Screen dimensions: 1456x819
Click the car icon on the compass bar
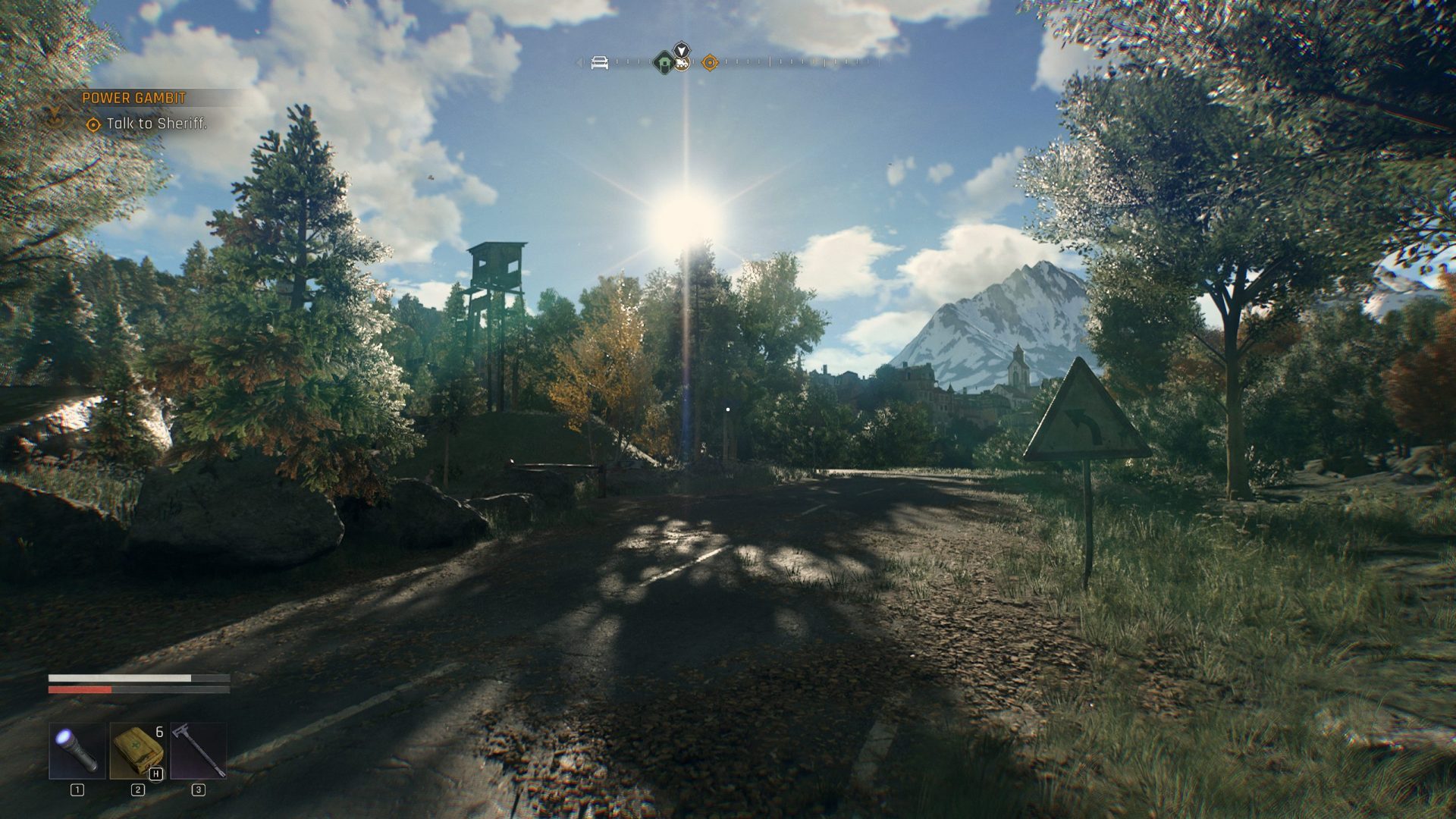pos(600,63)
